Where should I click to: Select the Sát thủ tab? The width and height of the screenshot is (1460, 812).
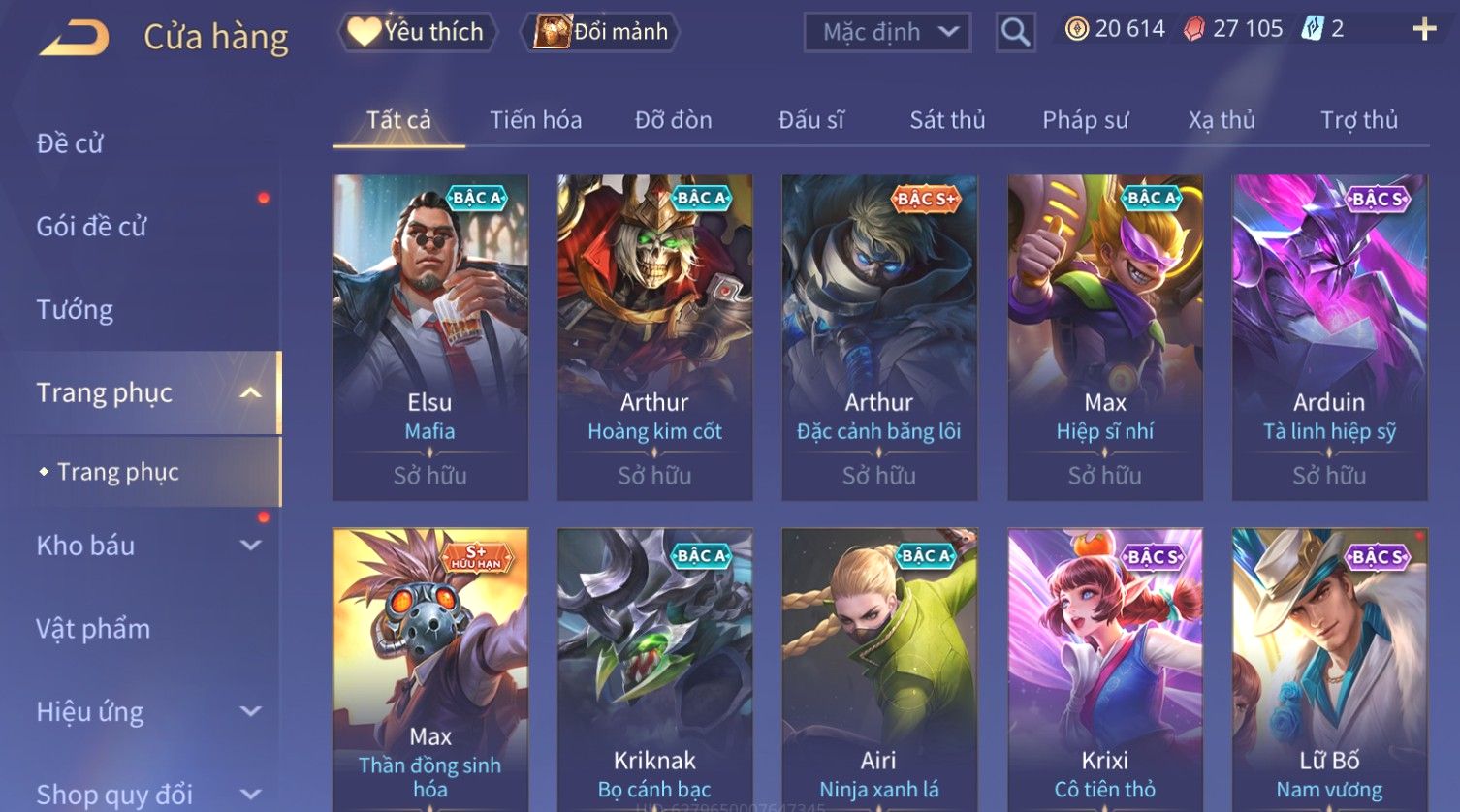coord(946,120)
